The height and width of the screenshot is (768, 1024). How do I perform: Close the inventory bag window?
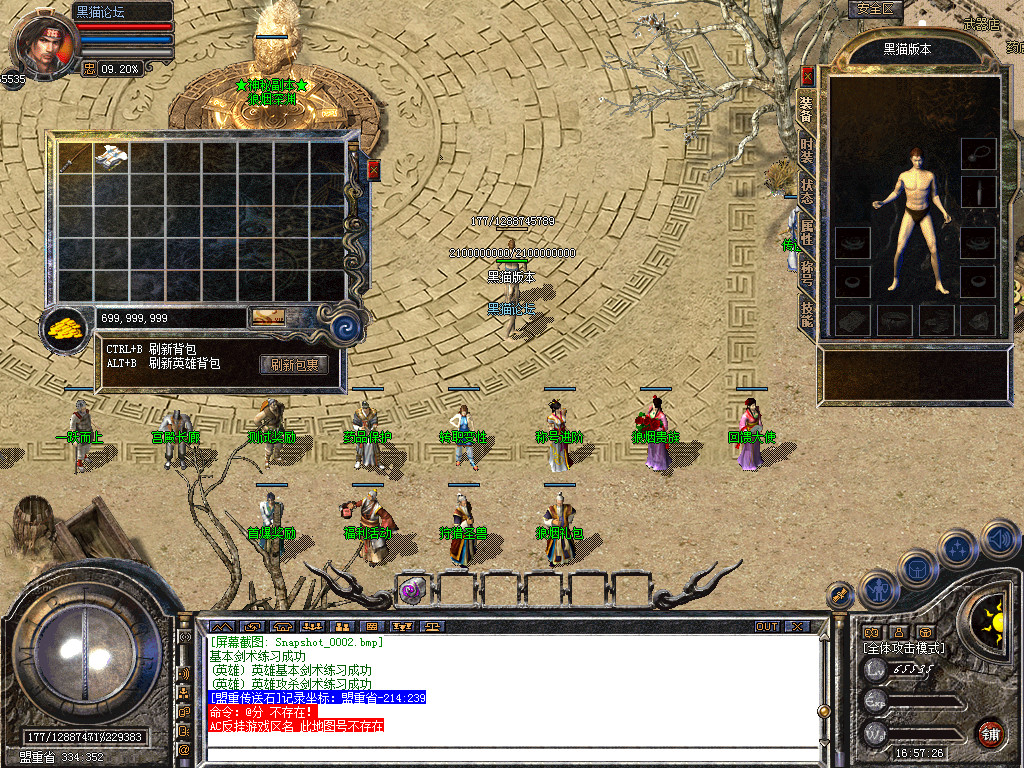point(374,170)
